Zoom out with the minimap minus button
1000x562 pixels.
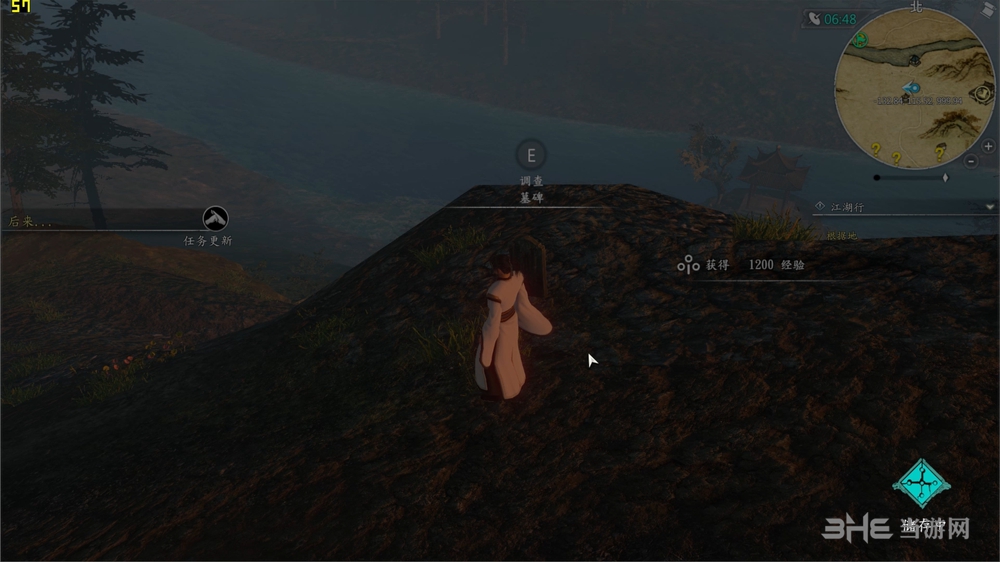pyautogui.click(x=972, y=161)
